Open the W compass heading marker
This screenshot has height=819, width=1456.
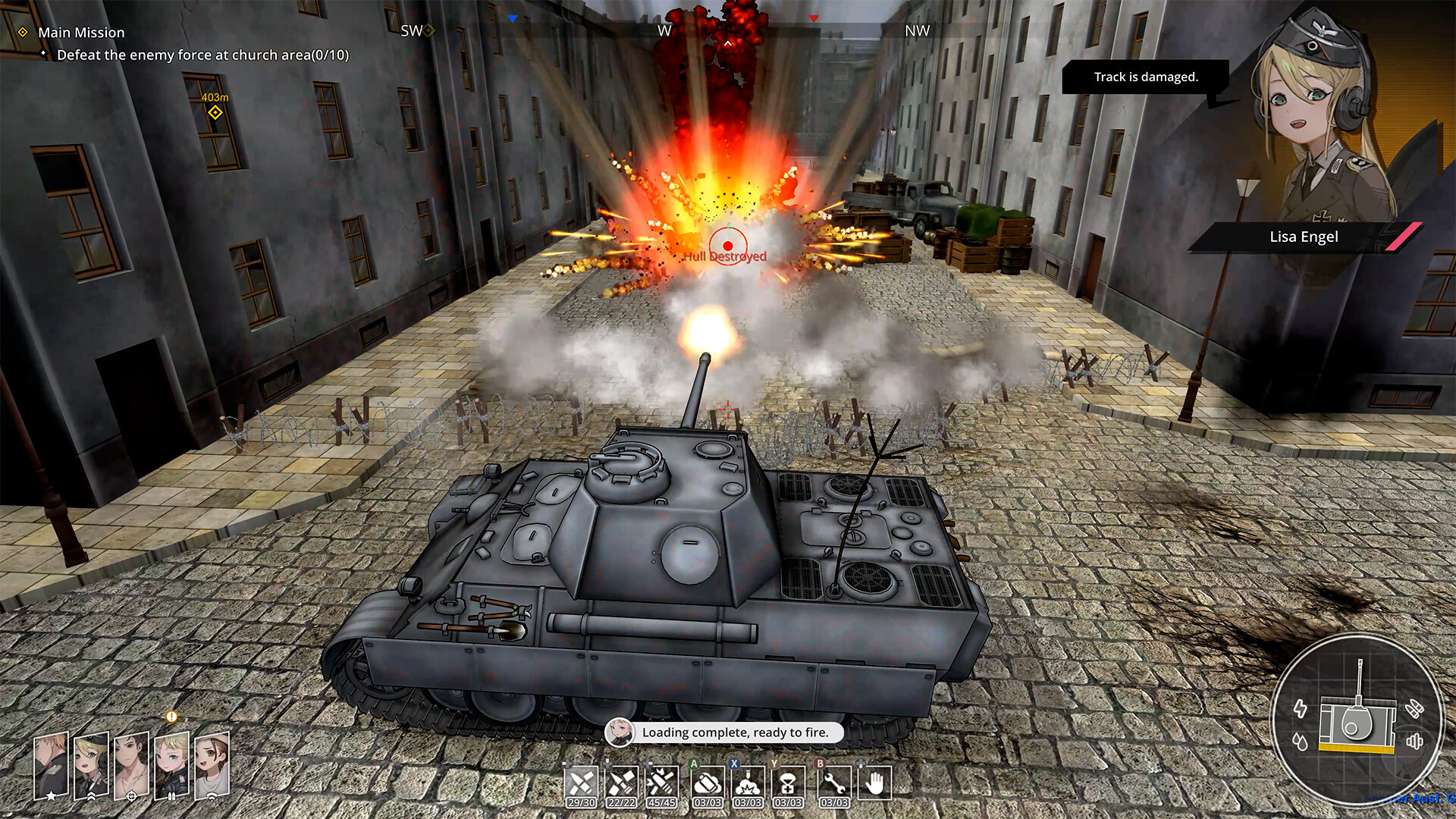click(x=666, y=31)
